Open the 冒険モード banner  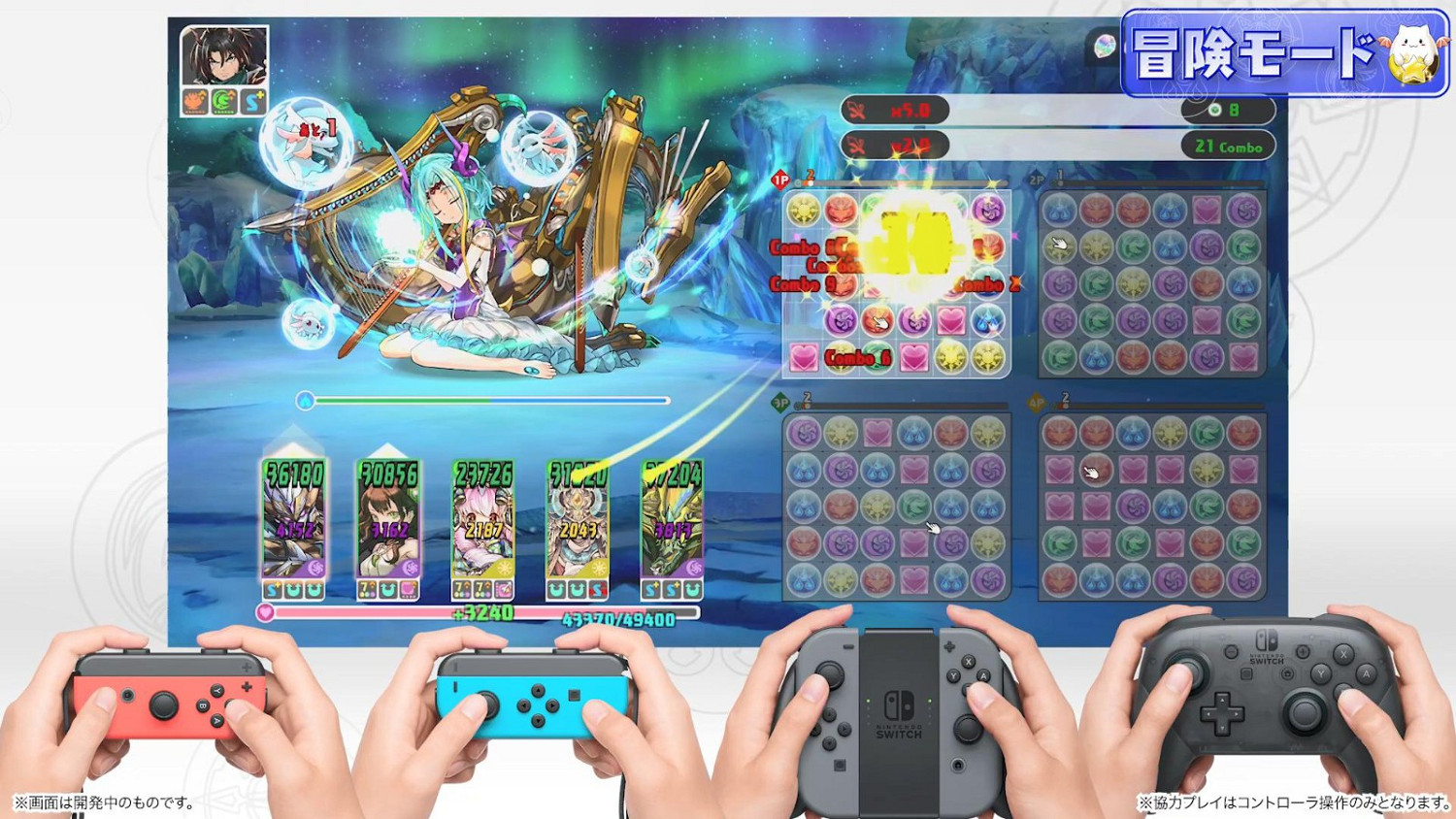pos(1262,55)
